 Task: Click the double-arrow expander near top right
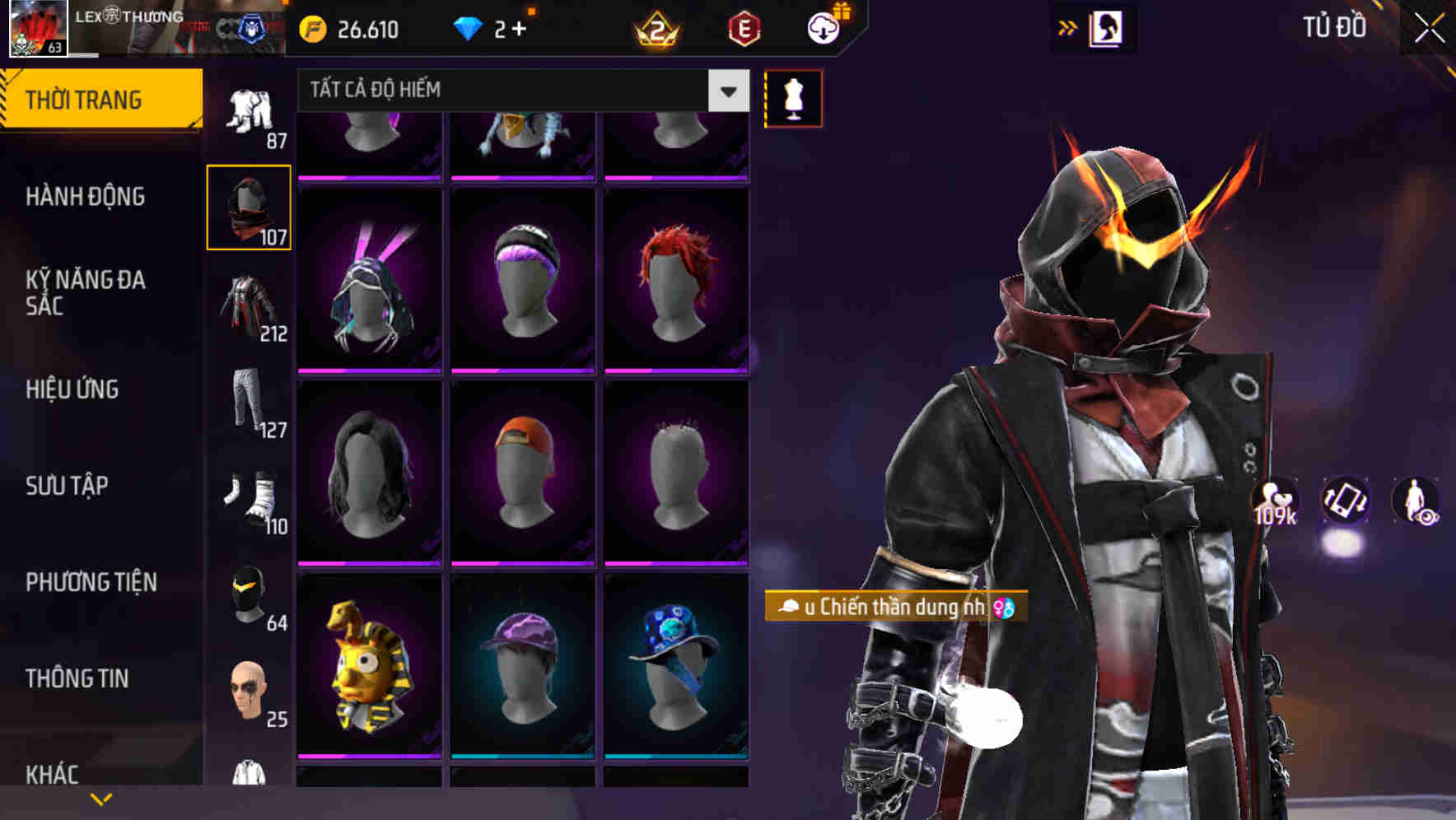(x=1066, y=27)
